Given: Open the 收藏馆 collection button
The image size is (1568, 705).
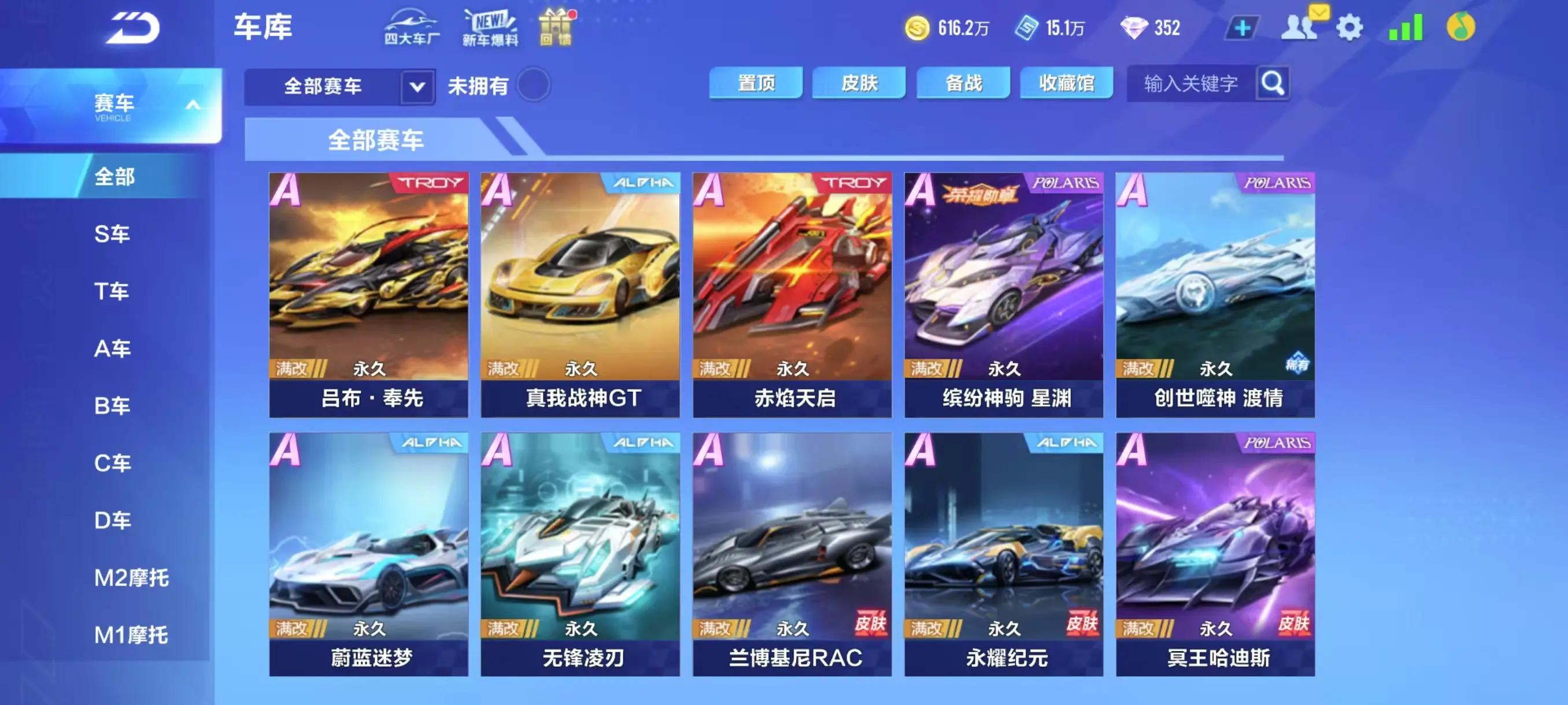Looking at the screenshot, I should (x=1066, y=82).
